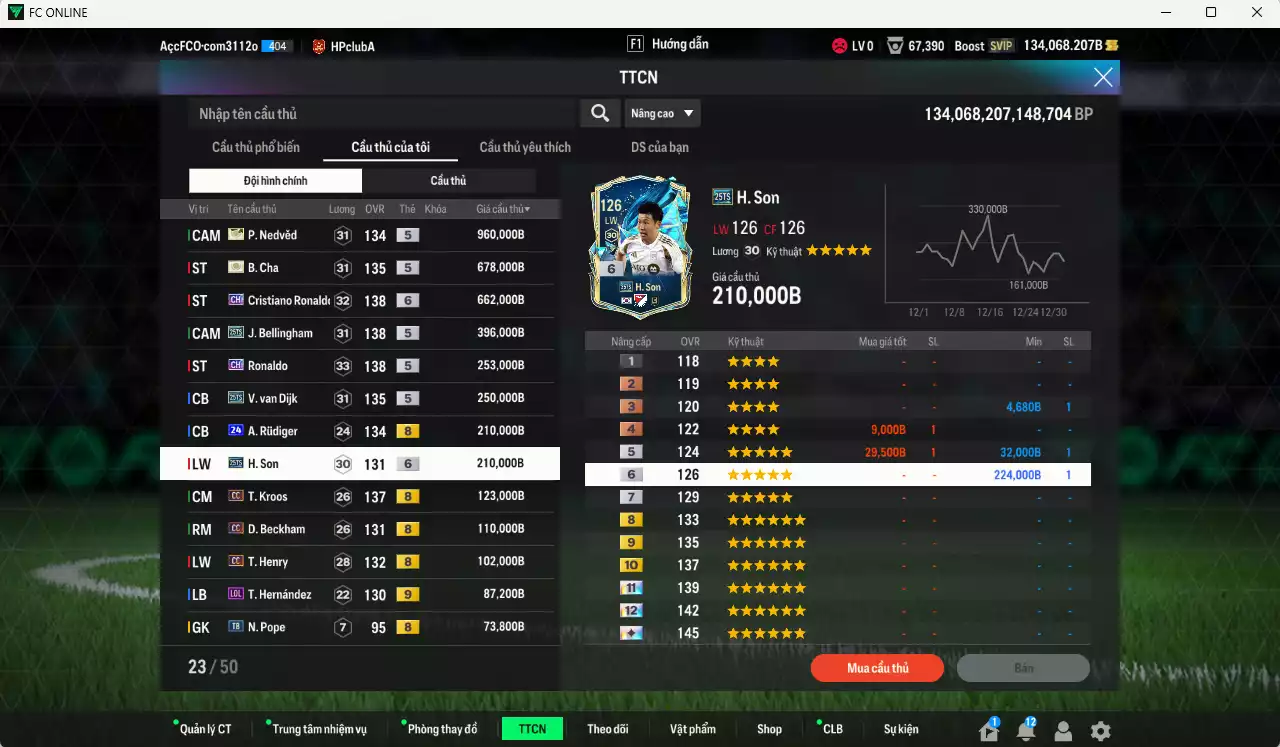Click the profile person icon
1280x747 pixels.
1063,733
